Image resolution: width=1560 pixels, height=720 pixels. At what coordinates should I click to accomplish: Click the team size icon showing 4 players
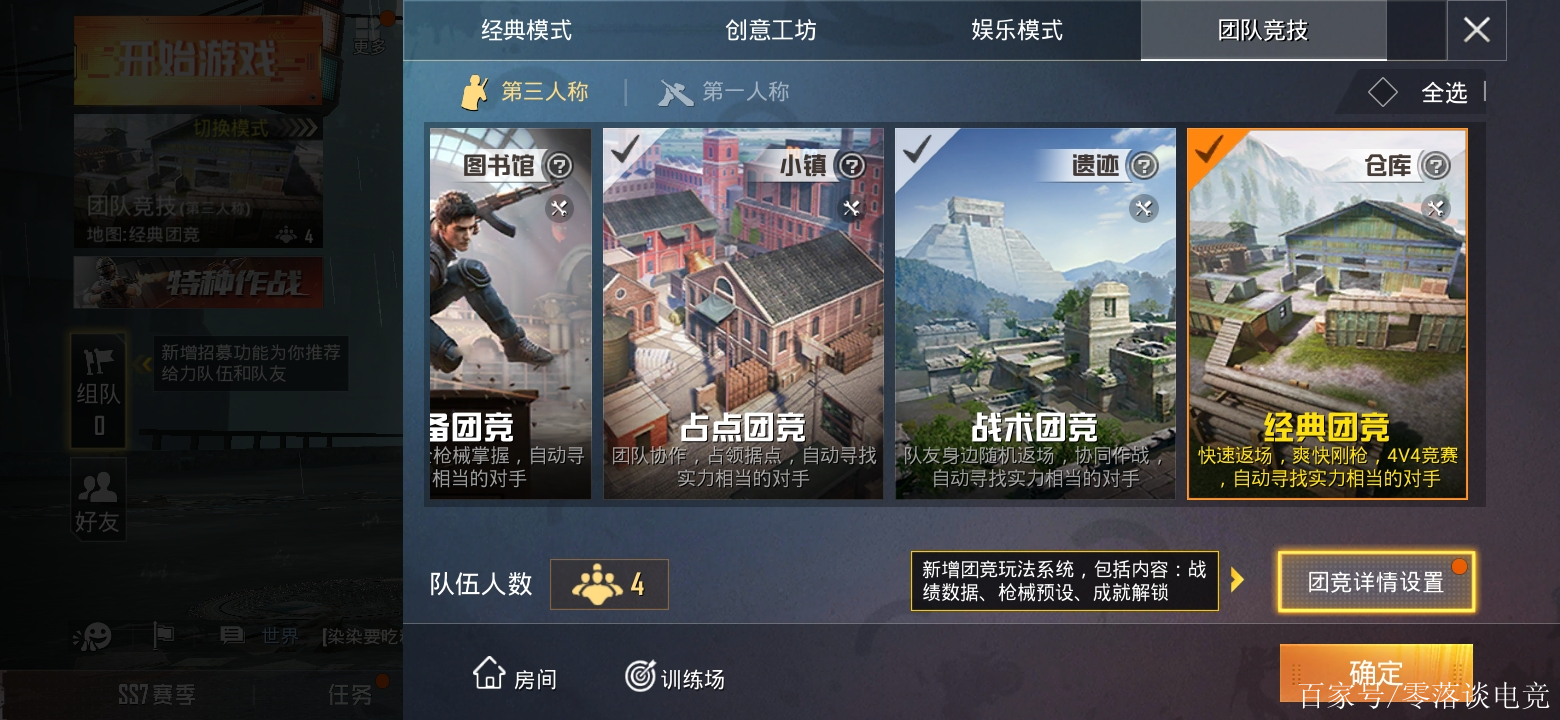(x=609, y=585)
